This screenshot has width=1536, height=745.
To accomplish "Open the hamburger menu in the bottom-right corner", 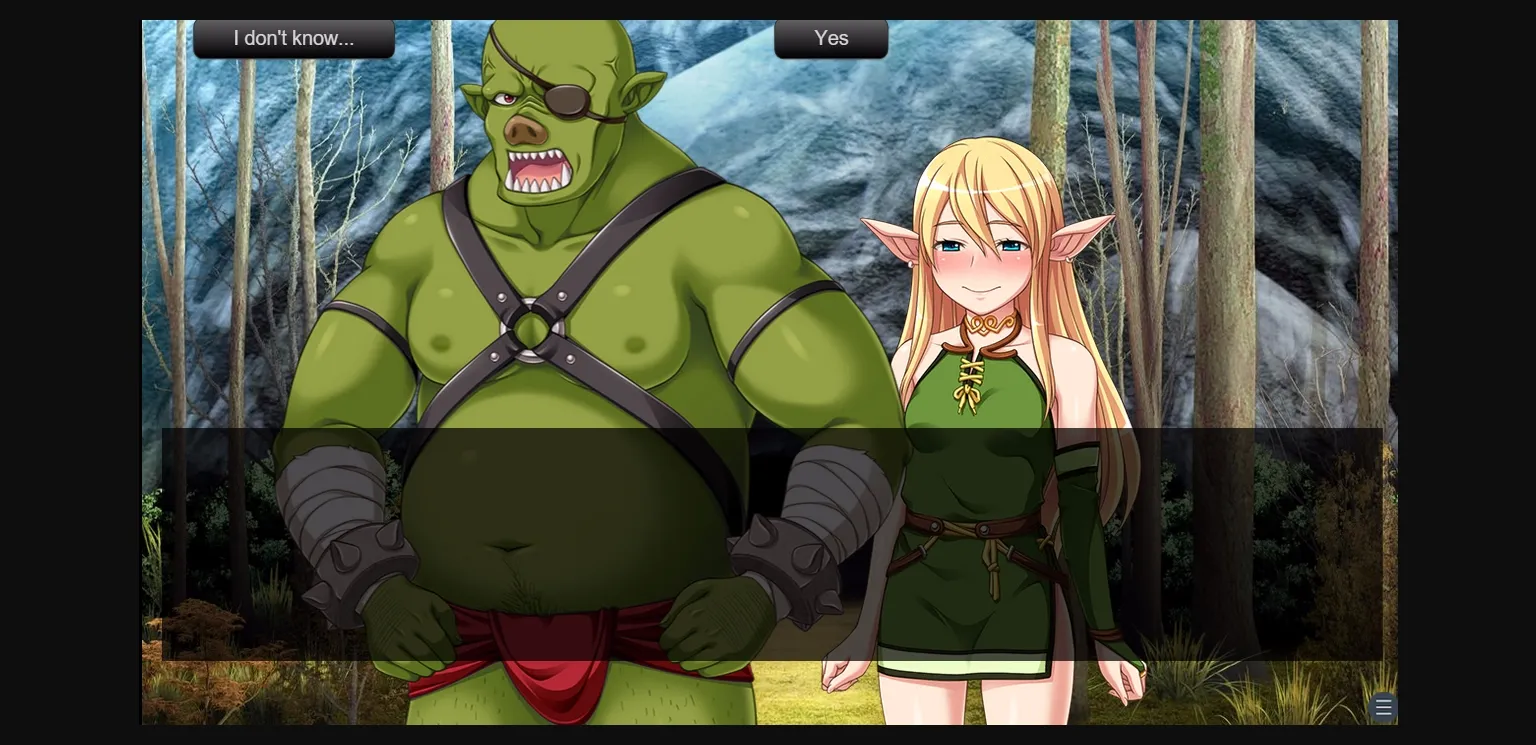I will point(1383,707).
